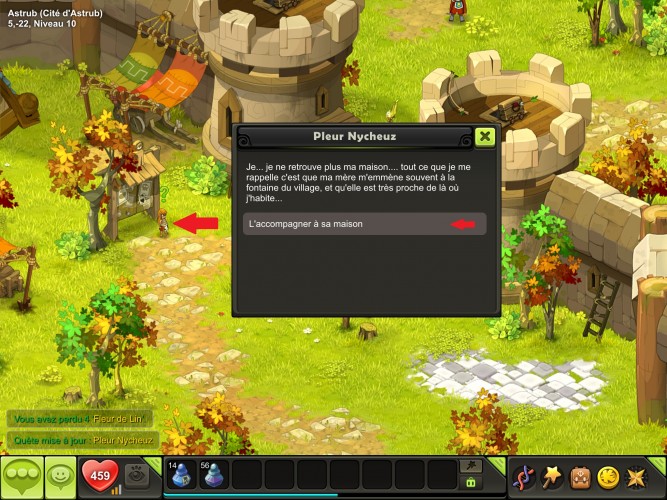Open the orange star burst icon menu
This screenshot has height=500, width=667.
coord(635,476)
